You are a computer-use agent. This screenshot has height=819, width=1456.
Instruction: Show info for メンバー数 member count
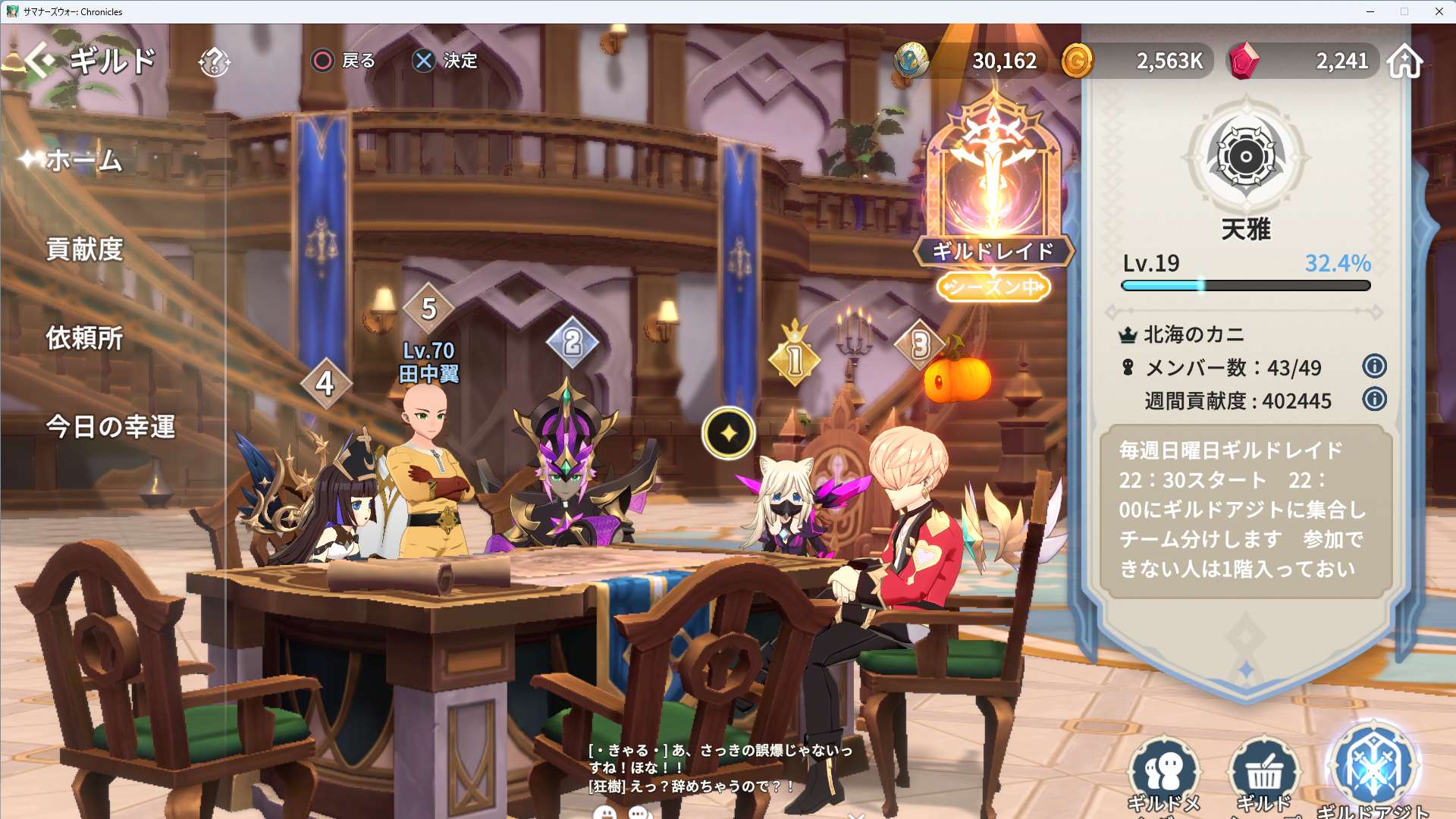point(1374,367)
